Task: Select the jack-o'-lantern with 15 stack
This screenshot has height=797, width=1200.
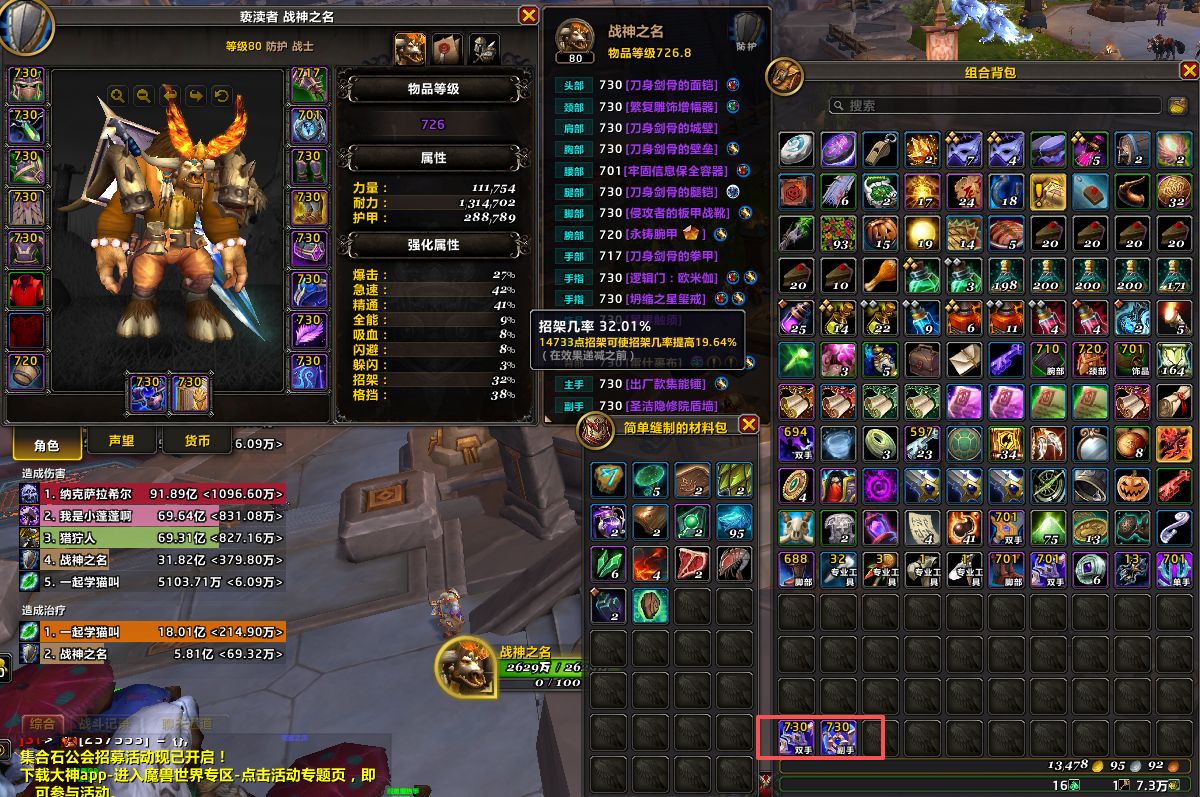Action: pyautogui.click(x=881, y=232)
